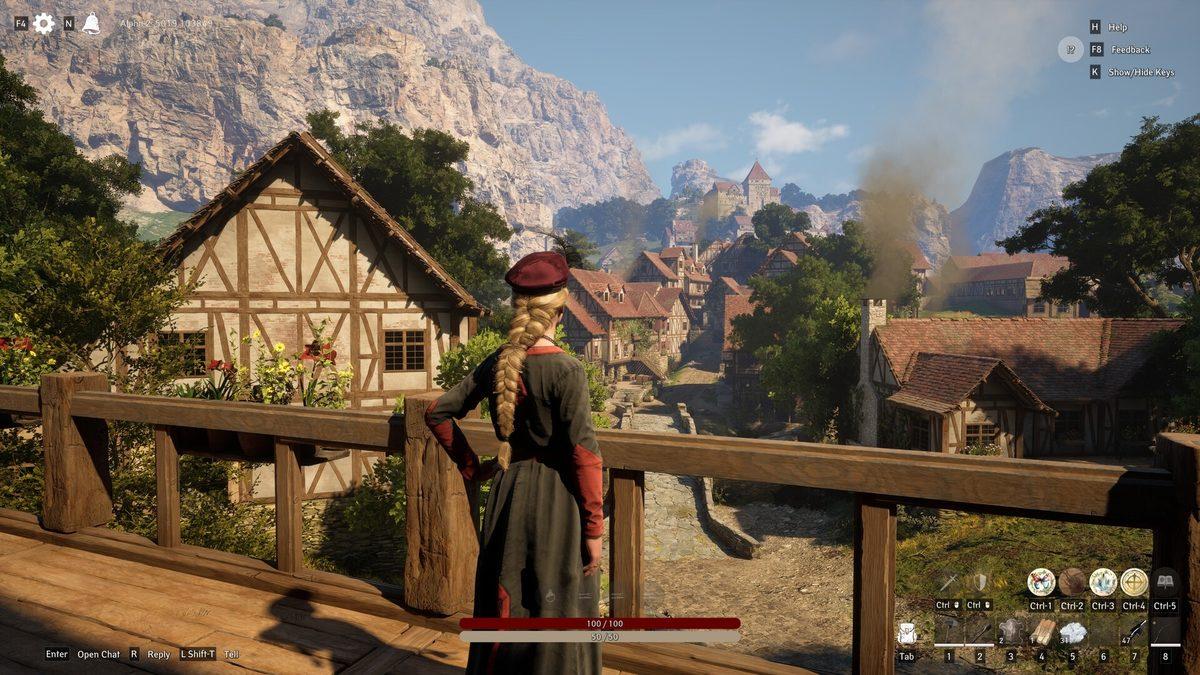Select the white fluffy material slot
Viewport: 1200px width, 675px height.
1073,632
